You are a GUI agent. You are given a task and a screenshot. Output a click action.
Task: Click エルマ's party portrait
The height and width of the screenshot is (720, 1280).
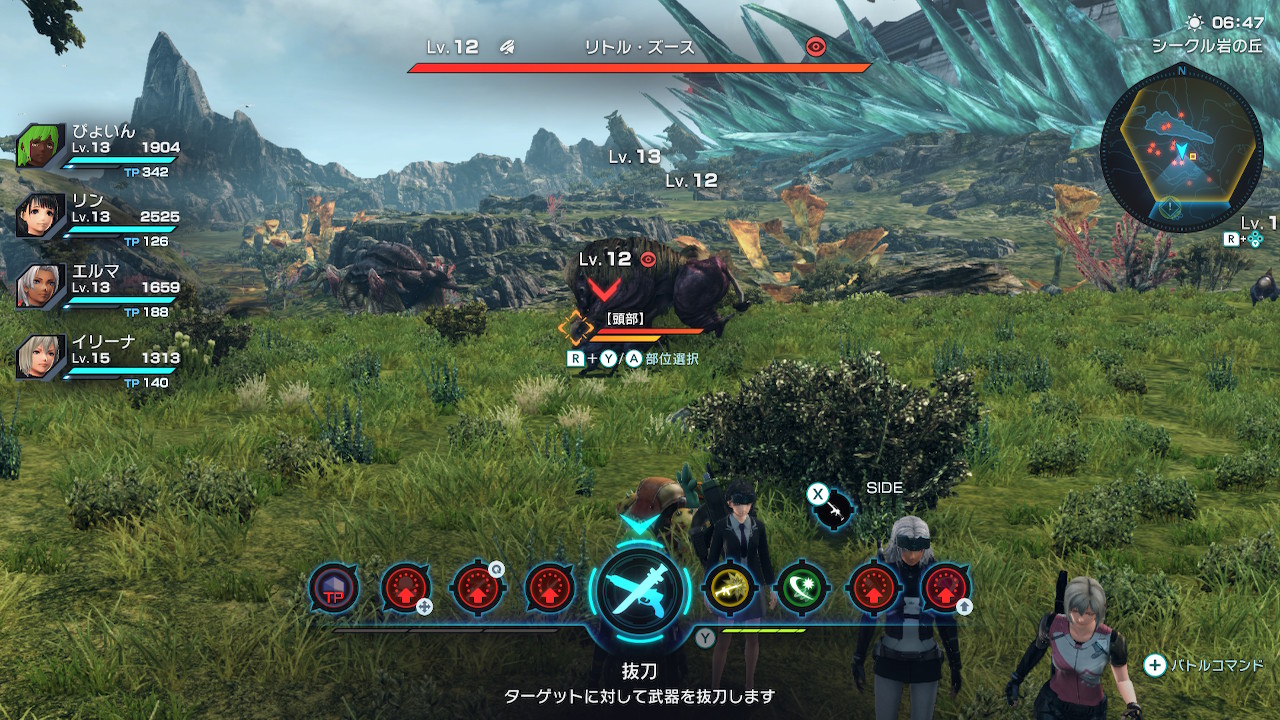(40, 286)
